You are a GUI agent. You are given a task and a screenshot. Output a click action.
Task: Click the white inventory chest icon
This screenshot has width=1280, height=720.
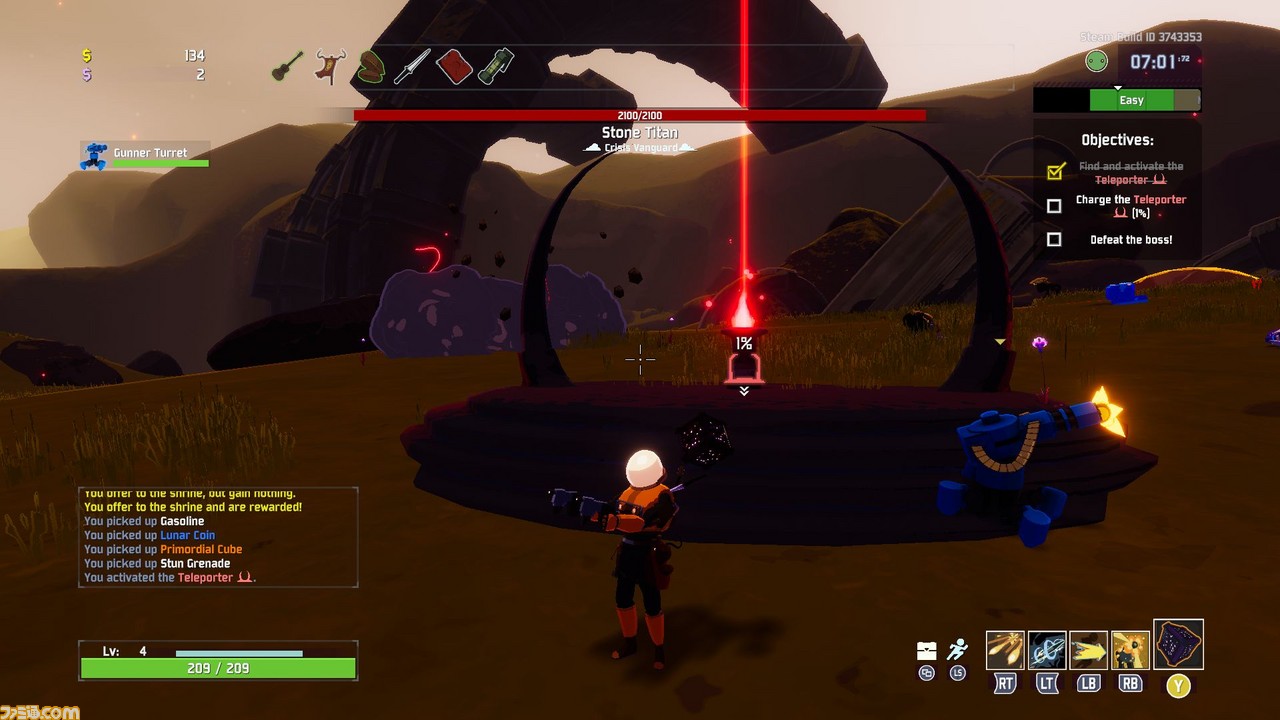[x=927, y=651]
